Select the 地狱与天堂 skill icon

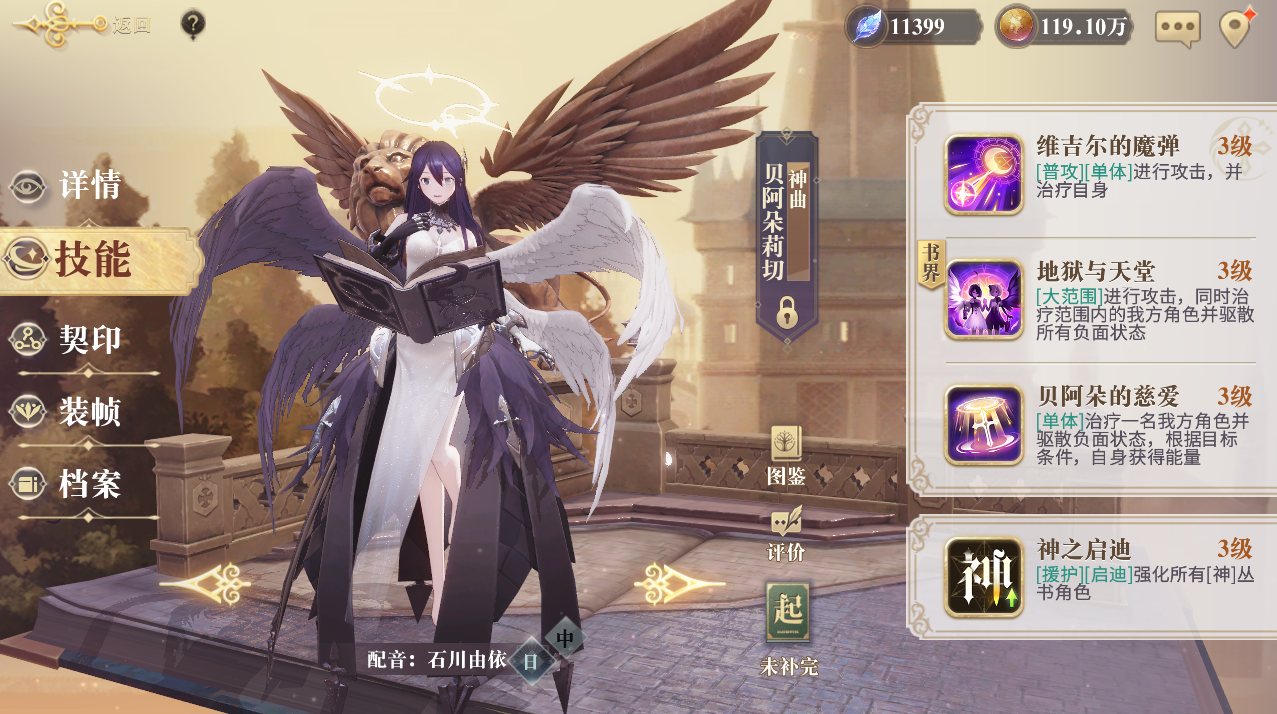984,299
